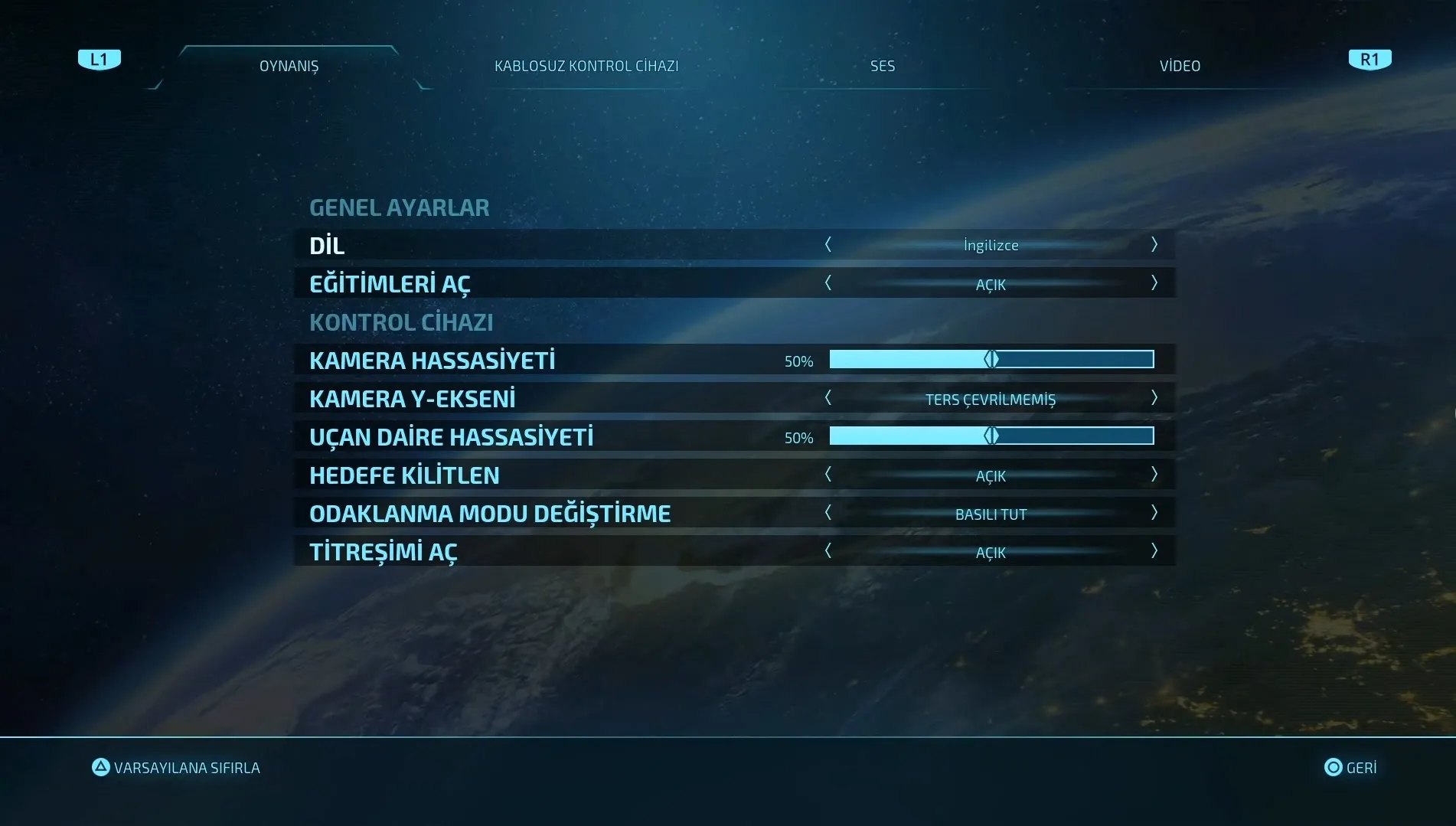Reset settings with VARSAYILANA SIFIRLA
This screenshot has height=826, width=1456.
[x=176, y=767]
